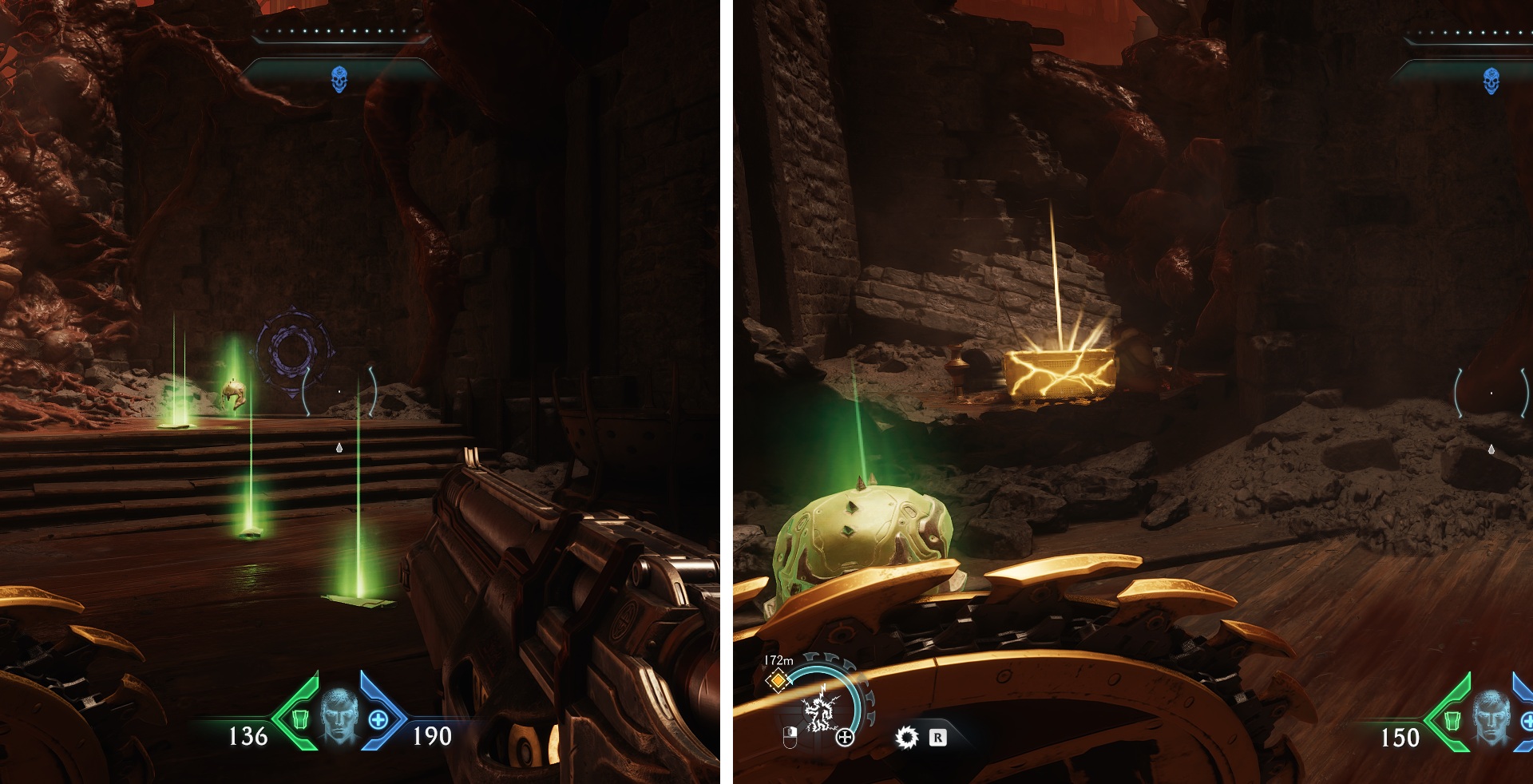
Task: Click the green armor icon beside 136
Action: (x=300, y=719)
